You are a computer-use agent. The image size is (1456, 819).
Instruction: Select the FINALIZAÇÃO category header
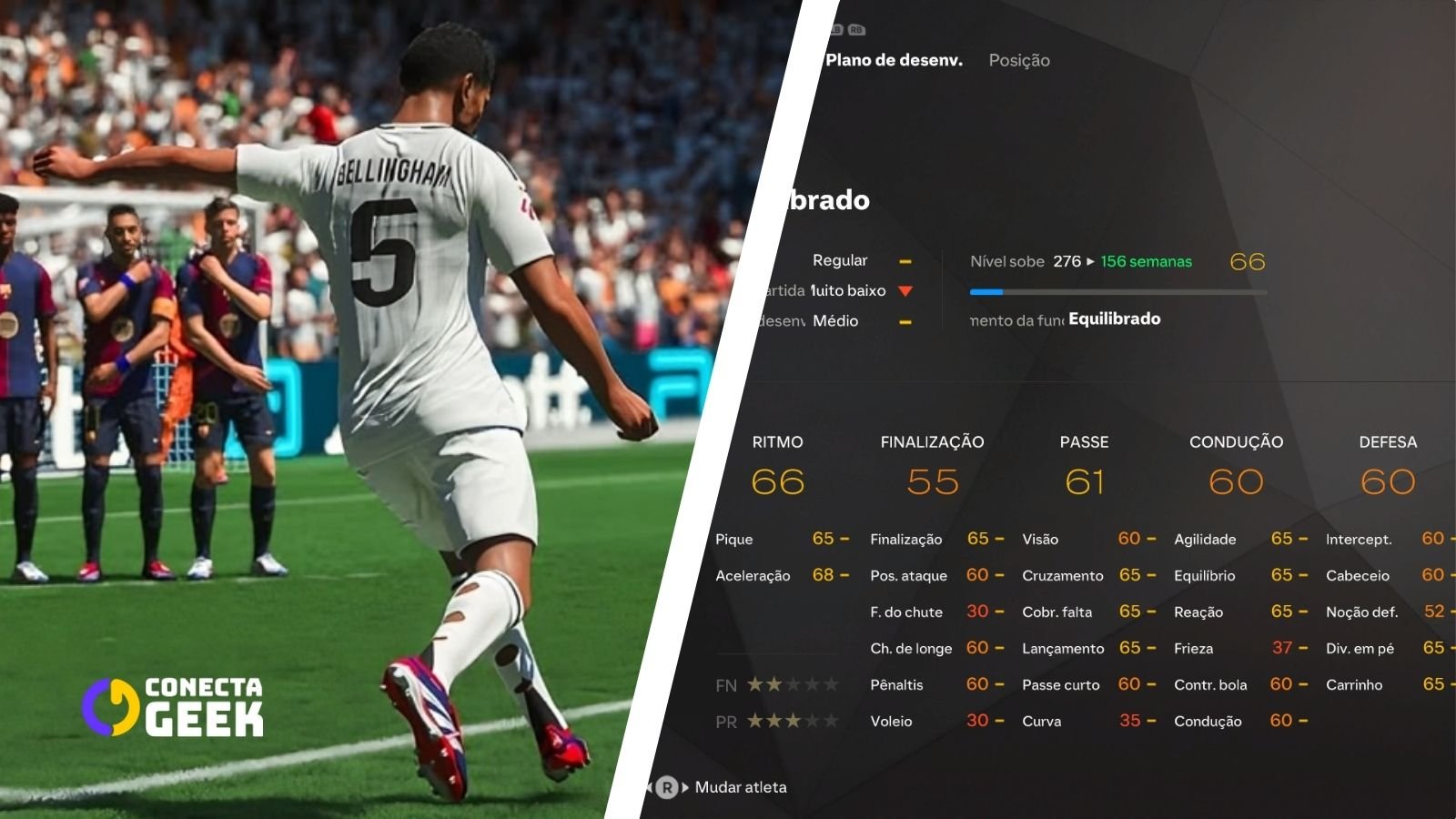[x=932, y=442]
